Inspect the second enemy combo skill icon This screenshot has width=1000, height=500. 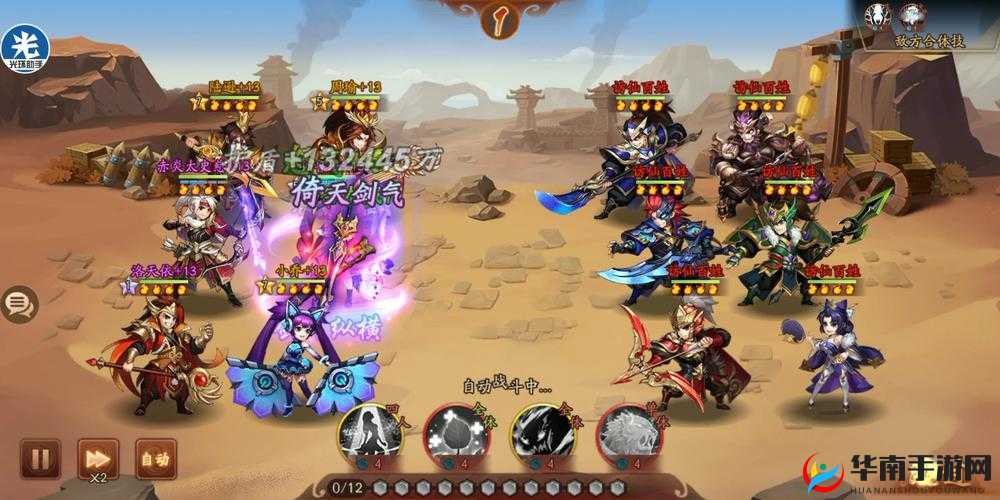point(913,15)
